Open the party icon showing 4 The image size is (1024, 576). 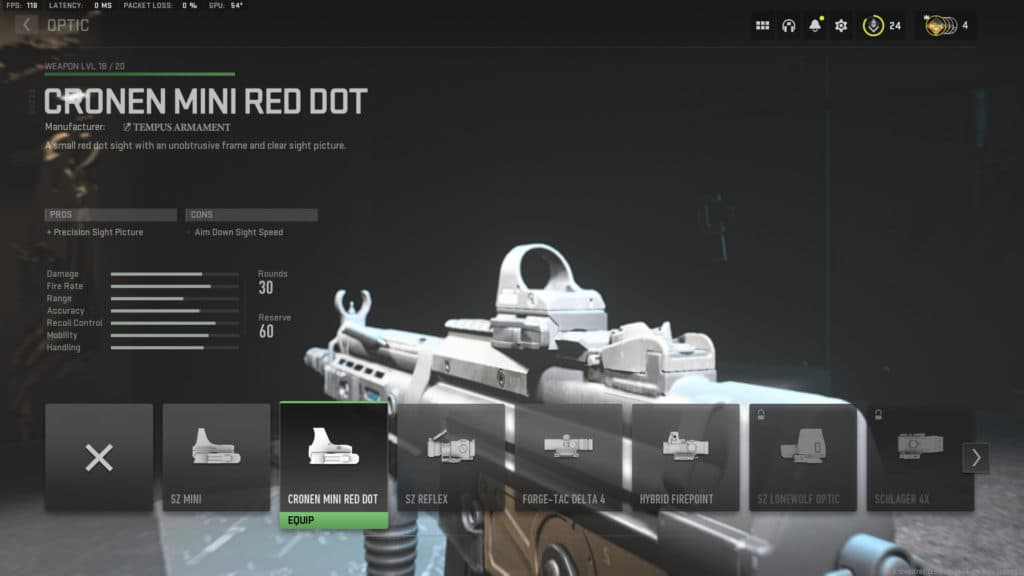click(946, 26)
